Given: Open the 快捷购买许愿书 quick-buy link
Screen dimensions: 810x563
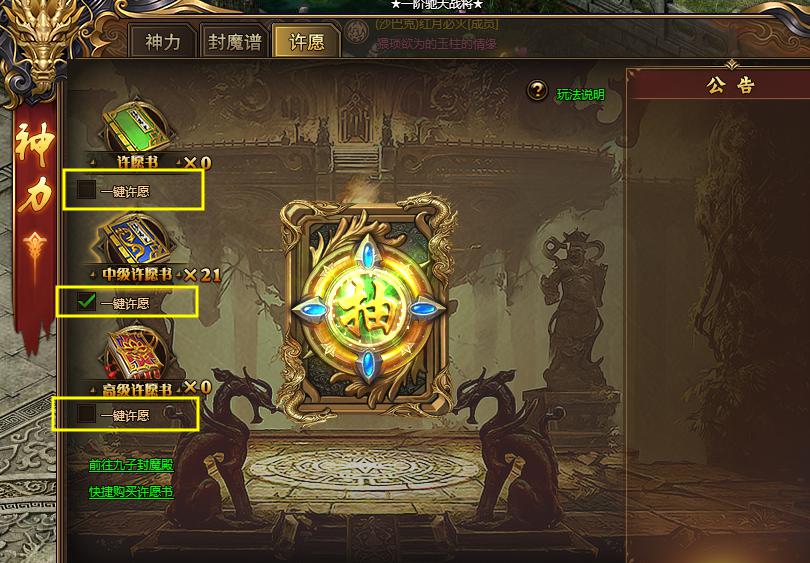Looking at the screenshot, I should (131, 492).
